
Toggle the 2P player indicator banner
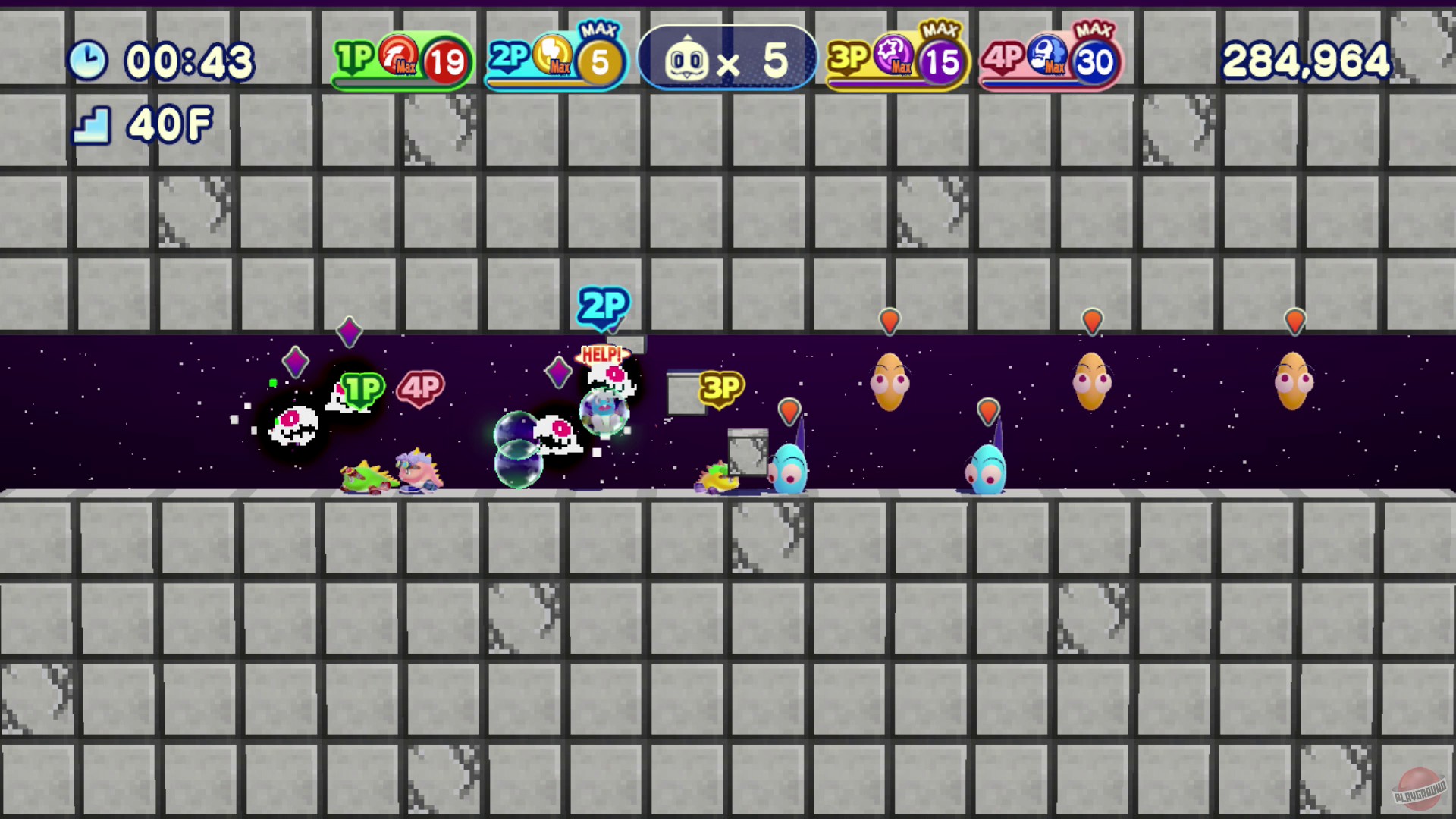601,307
